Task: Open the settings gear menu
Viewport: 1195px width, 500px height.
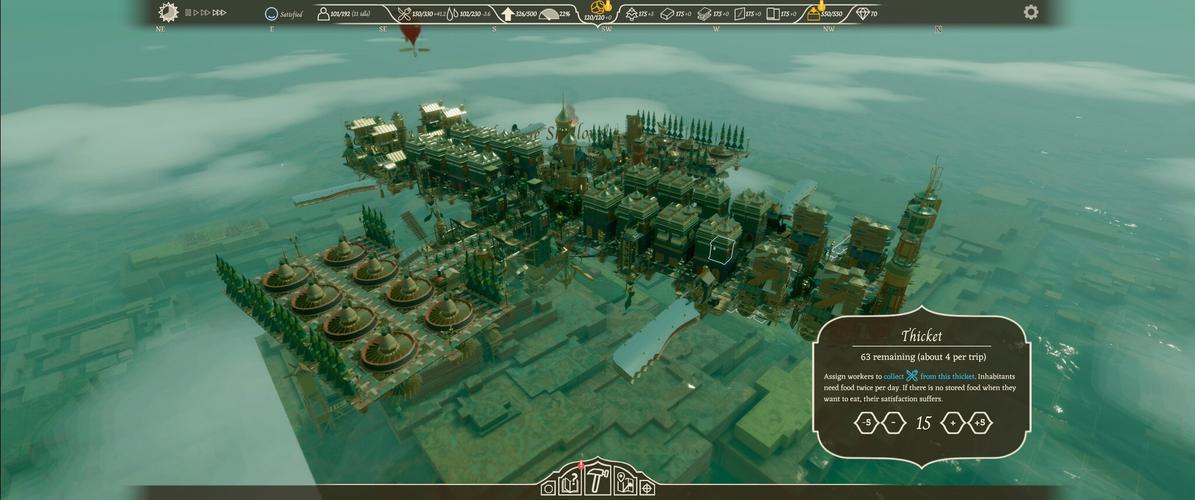Action: point(1031,12)
